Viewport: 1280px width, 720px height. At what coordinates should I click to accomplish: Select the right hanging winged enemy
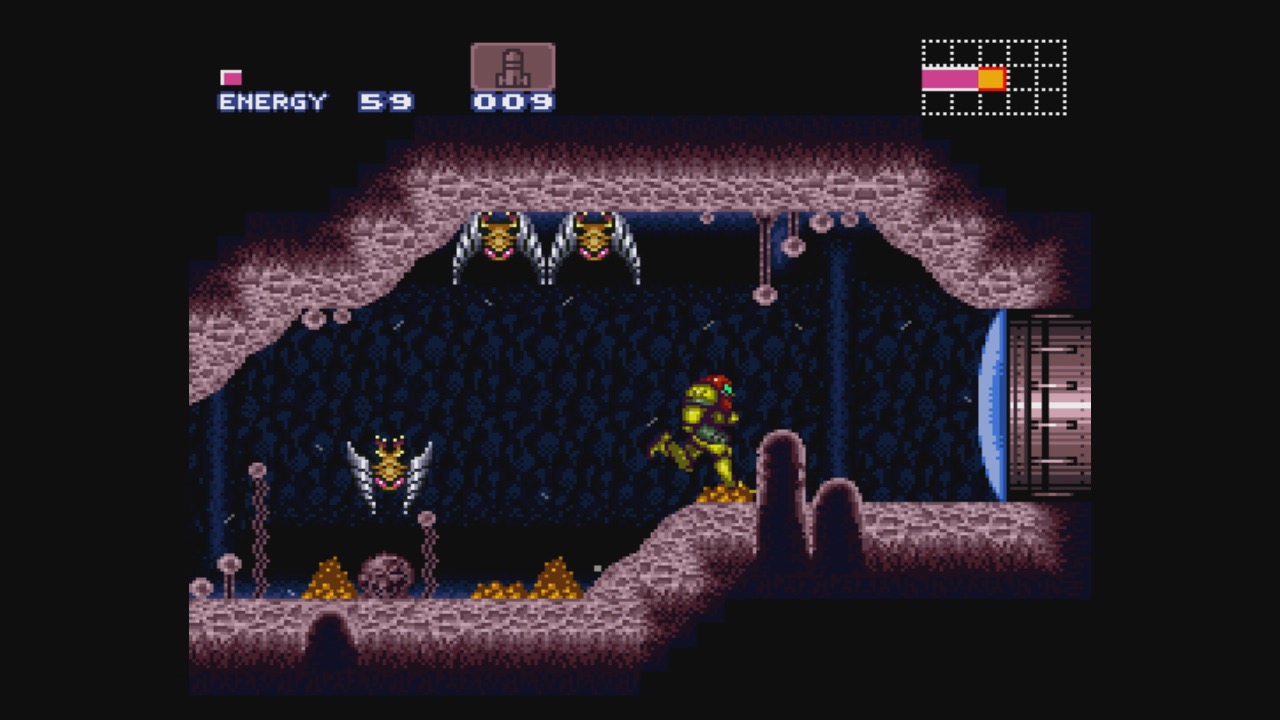tap(596, 240)
